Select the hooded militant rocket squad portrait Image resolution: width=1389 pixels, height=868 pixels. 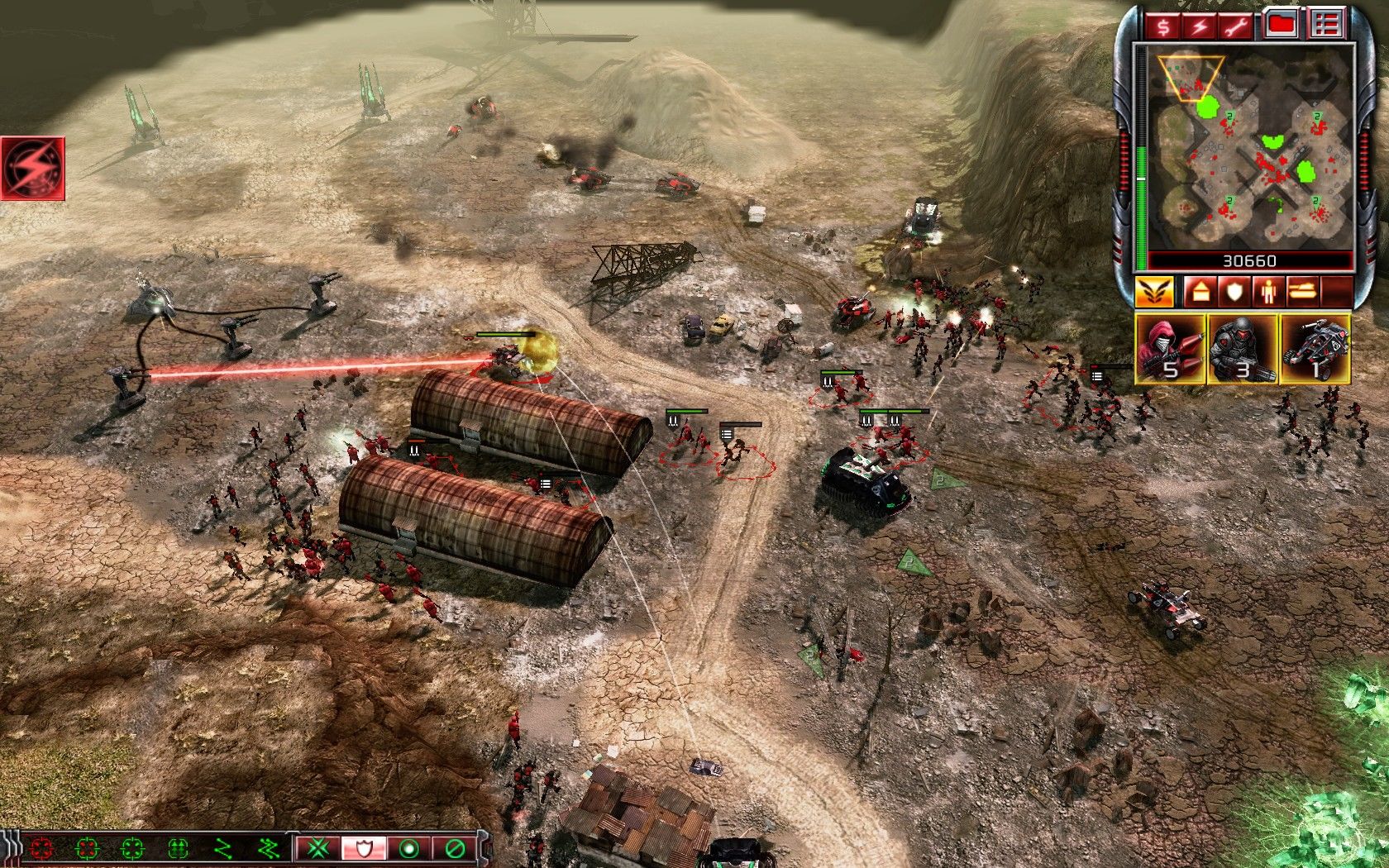(1170, 348)
